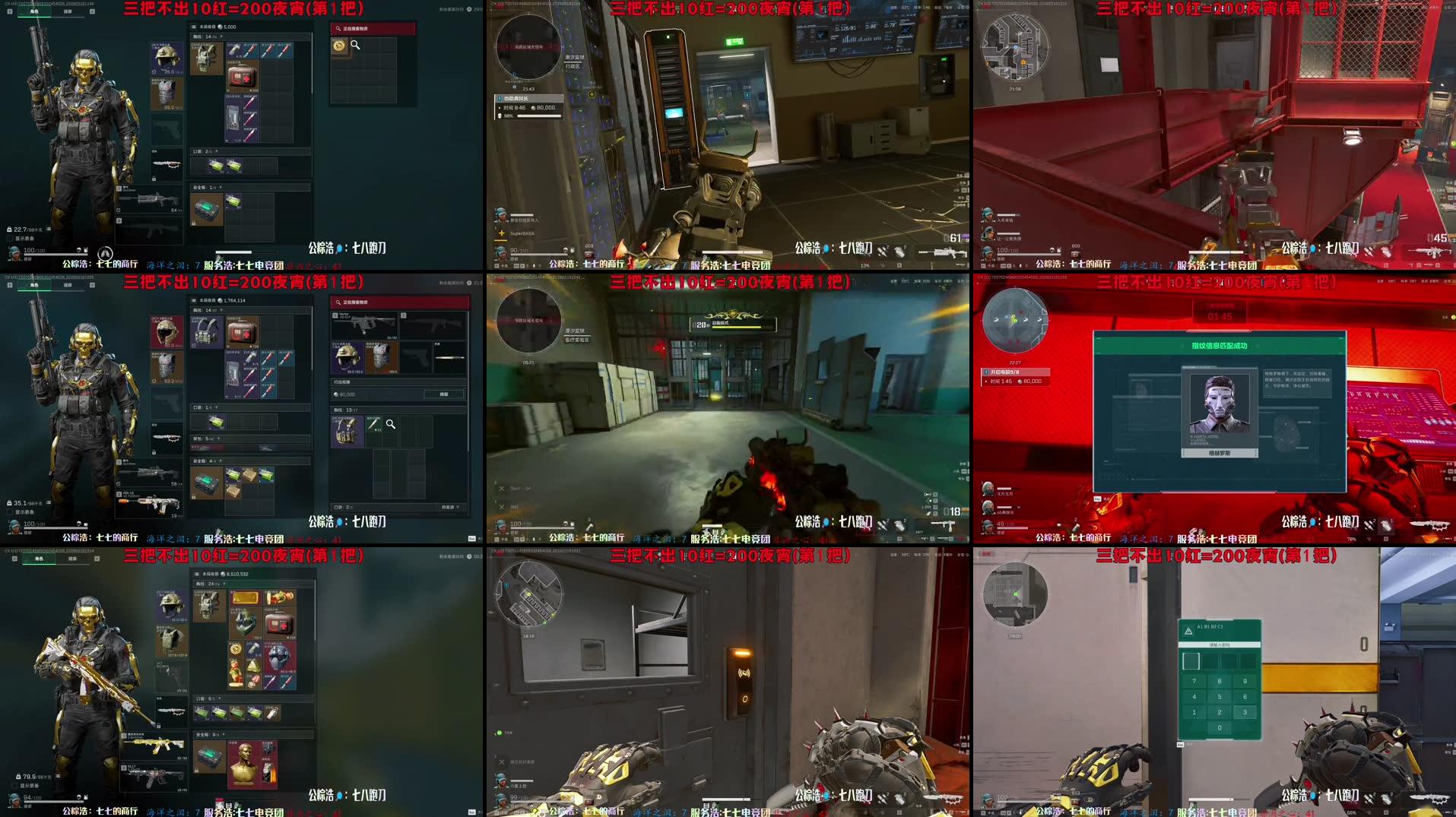Select the gold coin item in the search grid
Screen dimensions: 1456x817
pos(338,46)
